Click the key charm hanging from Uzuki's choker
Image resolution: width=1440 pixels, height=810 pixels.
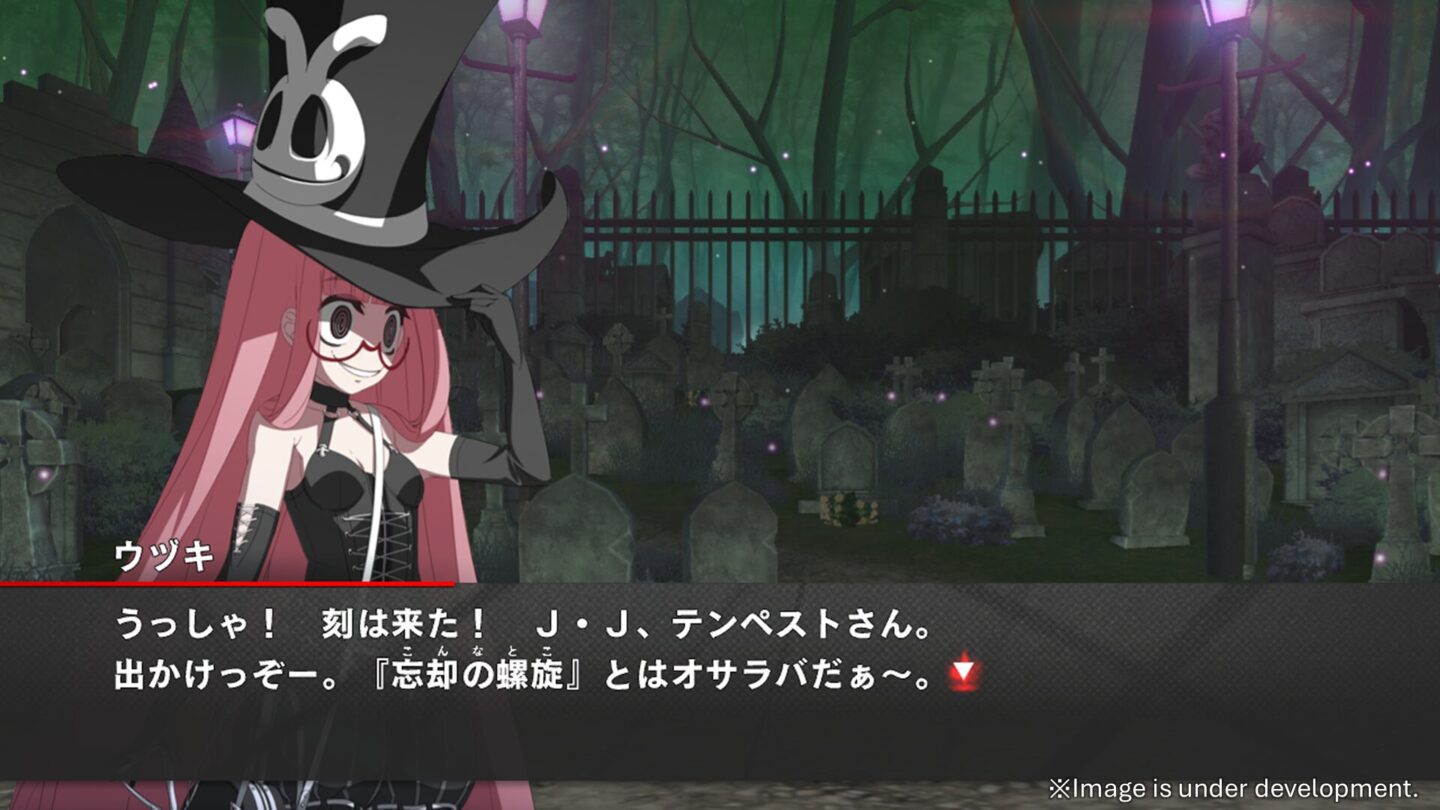pos(323,452)
